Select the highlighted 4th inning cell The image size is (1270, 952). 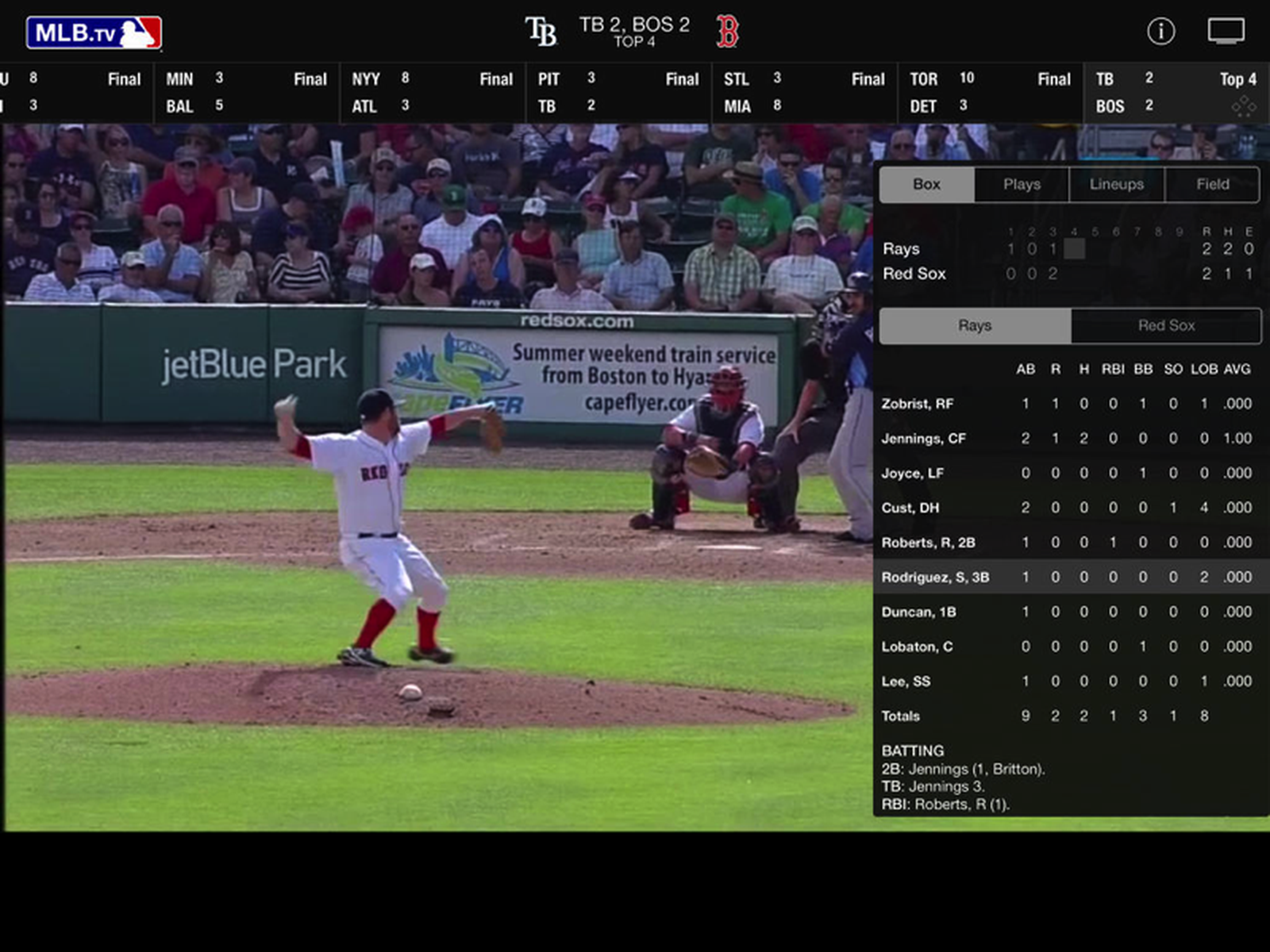(x=1075, y=248)
